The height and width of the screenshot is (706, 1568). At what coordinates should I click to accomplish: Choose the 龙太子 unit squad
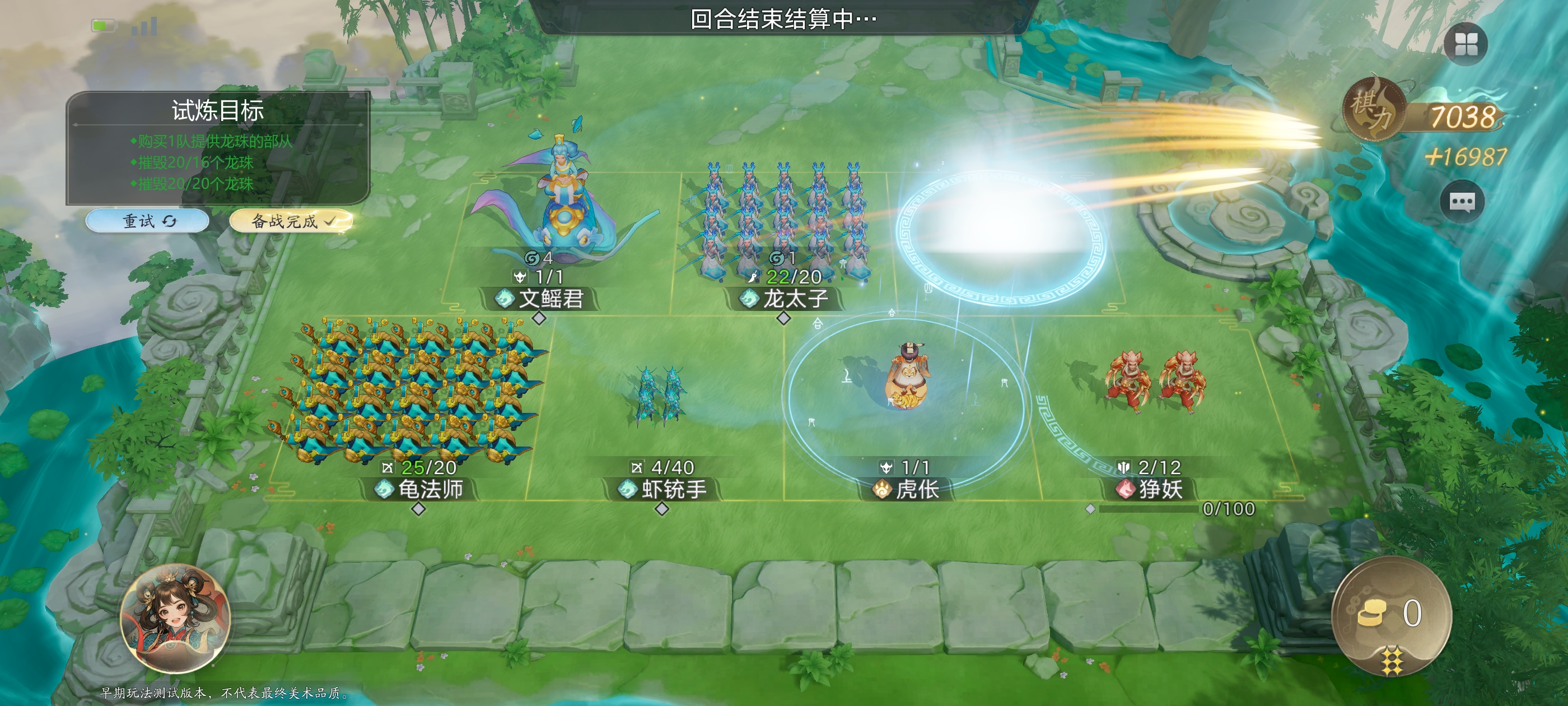pyautogui.click(x=783, y=231)
